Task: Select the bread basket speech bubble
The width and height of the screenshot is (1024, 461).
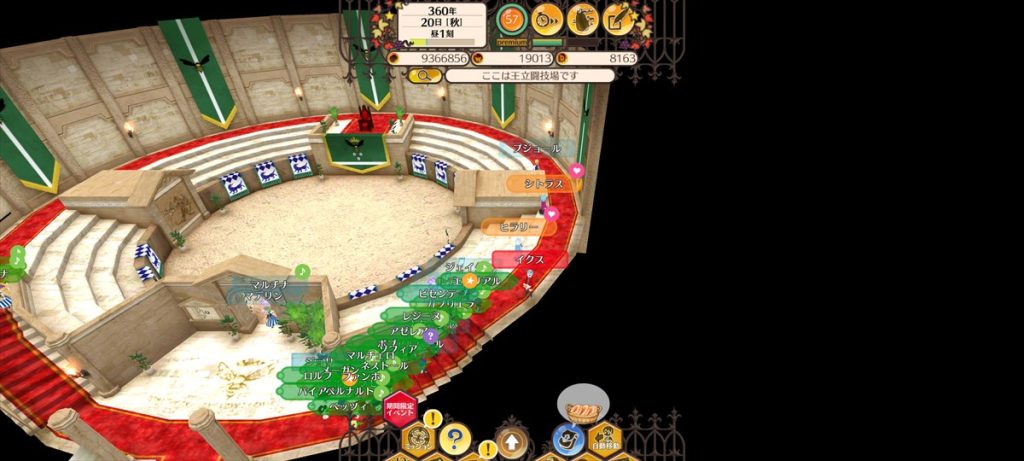Action: click(581, 409)
